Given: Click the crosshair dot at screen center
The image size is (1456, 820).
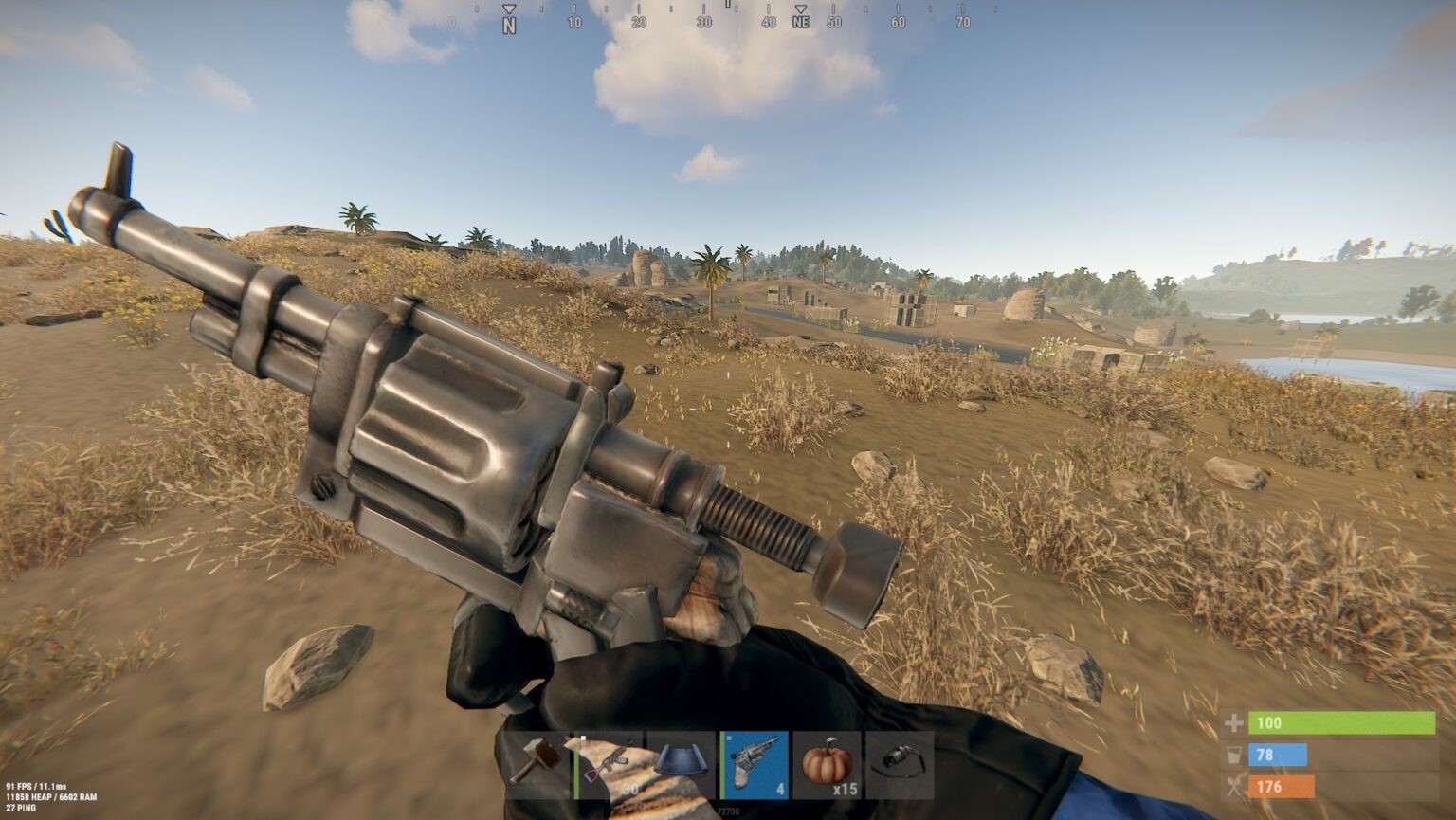Looking at the screenshot, I should pos(728,410).
